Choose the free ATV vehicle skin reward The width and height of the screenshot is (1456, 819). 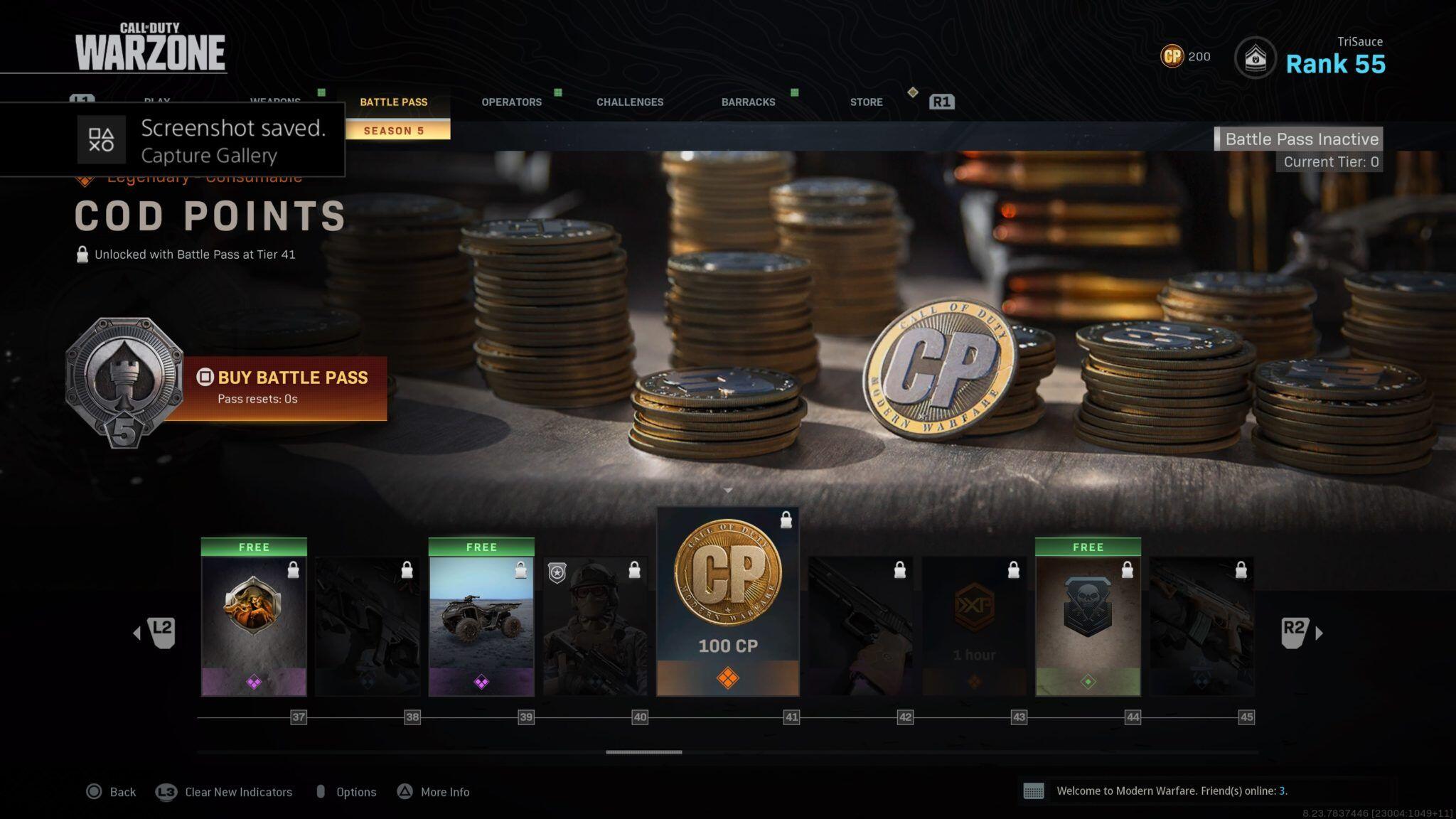481,617
